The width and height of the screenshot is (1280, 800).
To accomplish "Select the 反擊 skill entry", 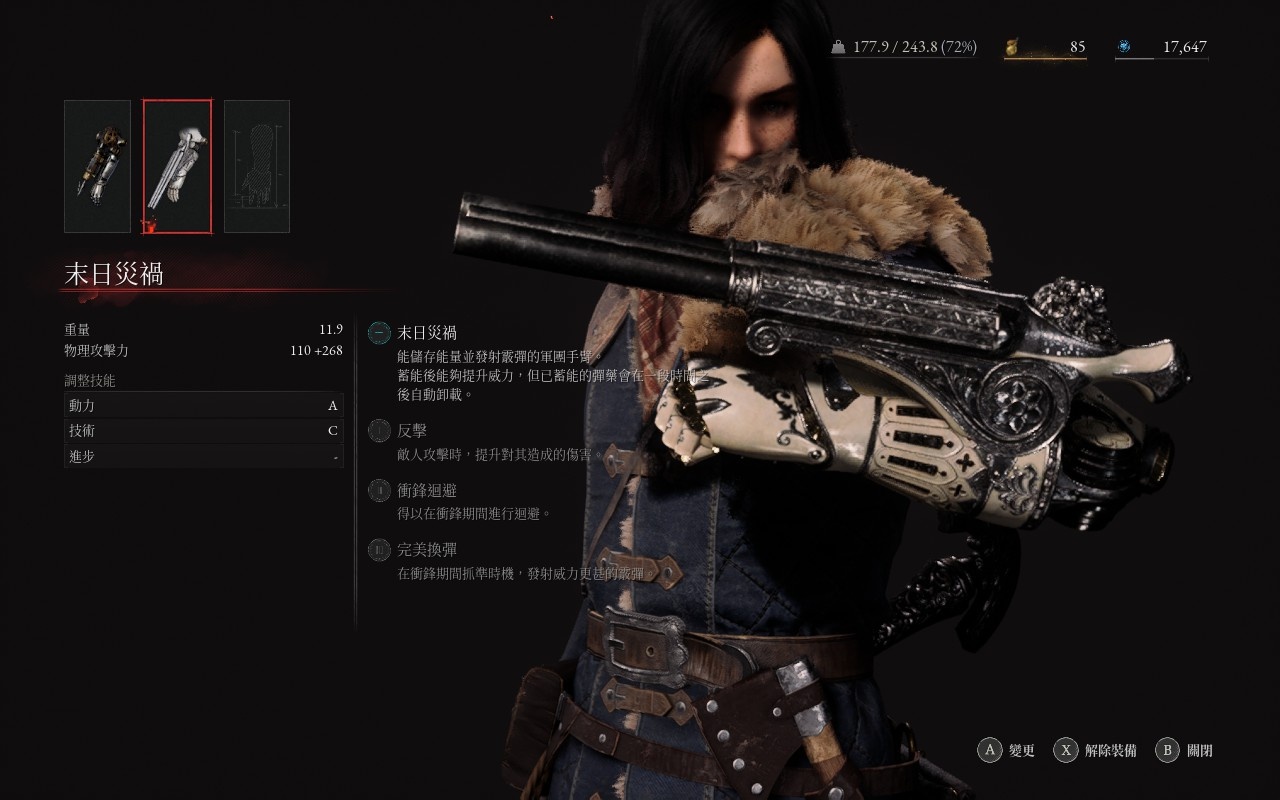I will (411, 431).
